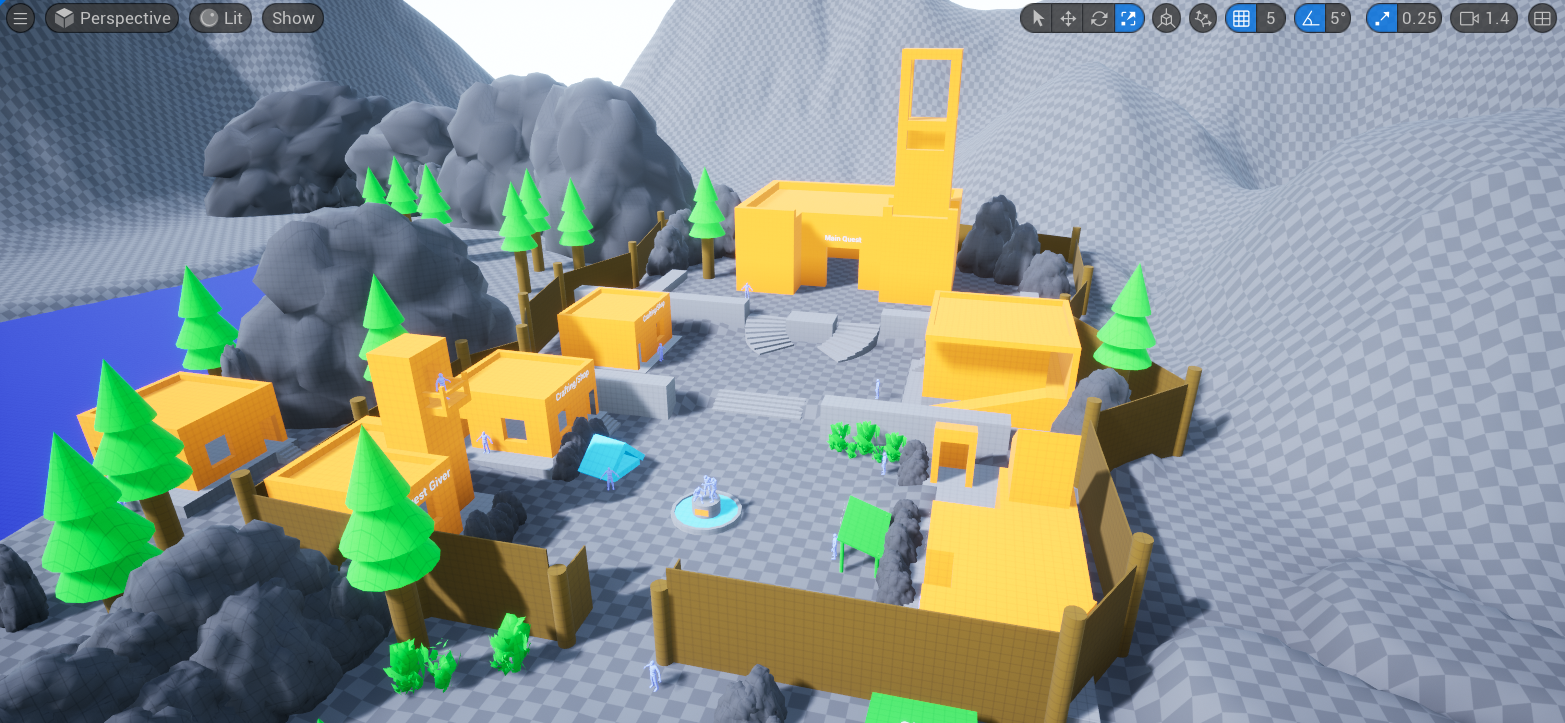Choose the Scale transform tool
Image resolution: width=1565 pixels, height=723 pixels.
click(x=1128, y=18)
